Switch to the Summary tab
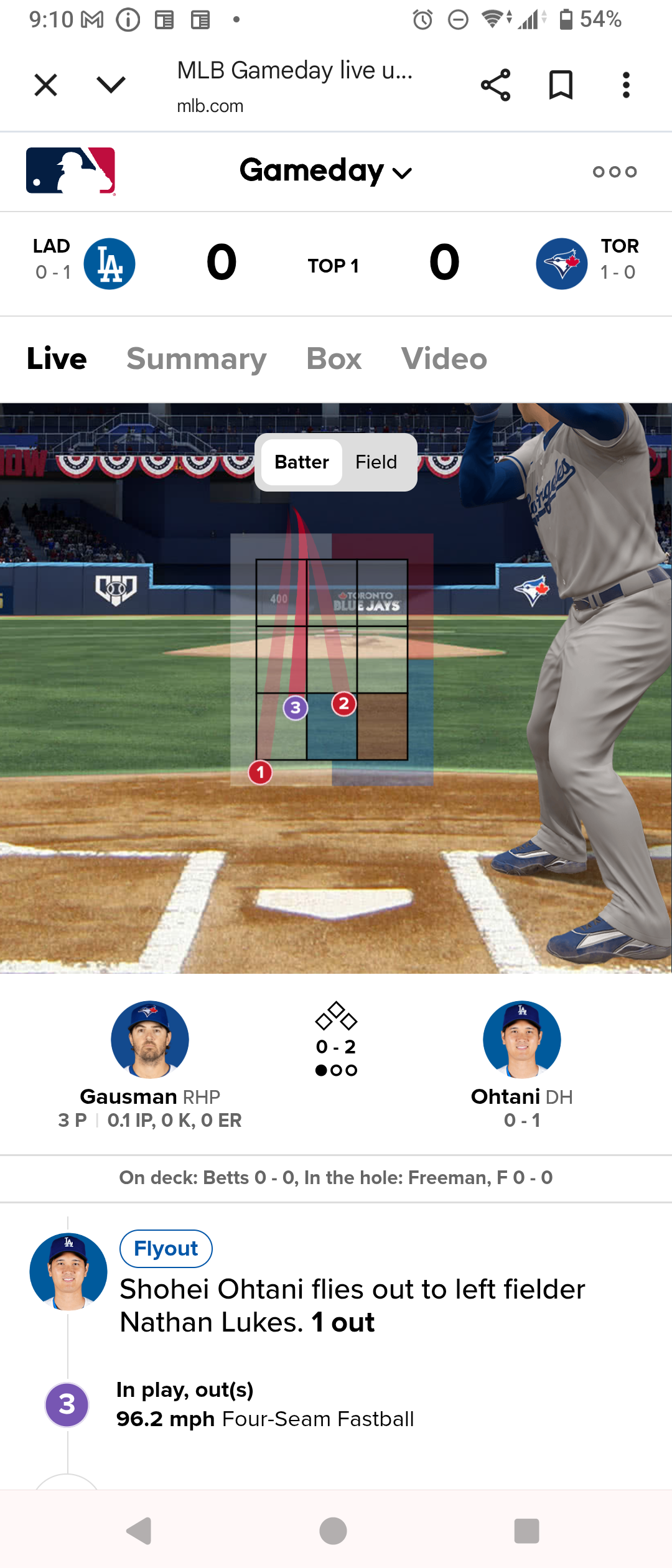The width and height of the screenshot is (672, 1568). pos(196,359)
